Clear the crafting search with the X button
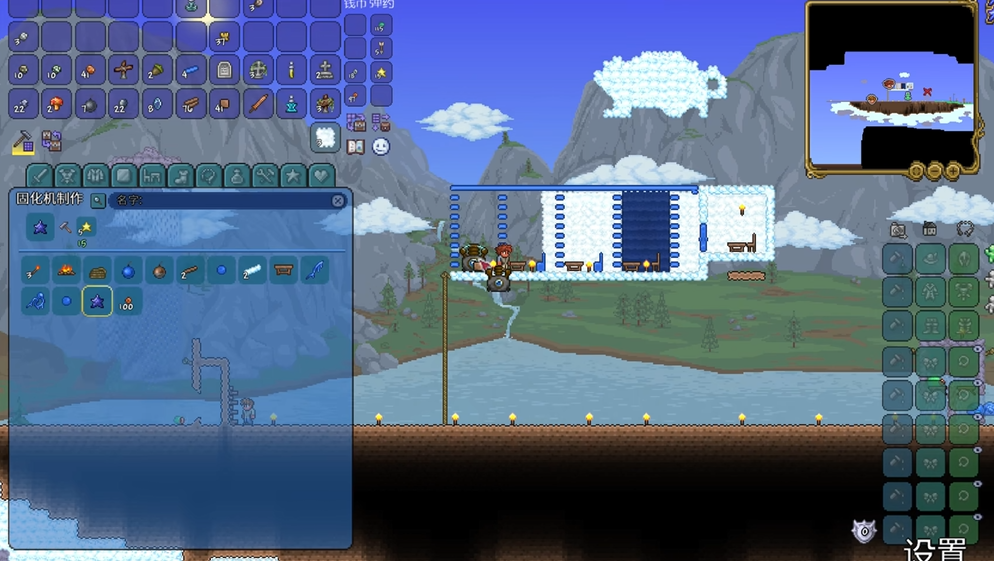This screenshot has height=561, width=994. (x=338, y=201)
